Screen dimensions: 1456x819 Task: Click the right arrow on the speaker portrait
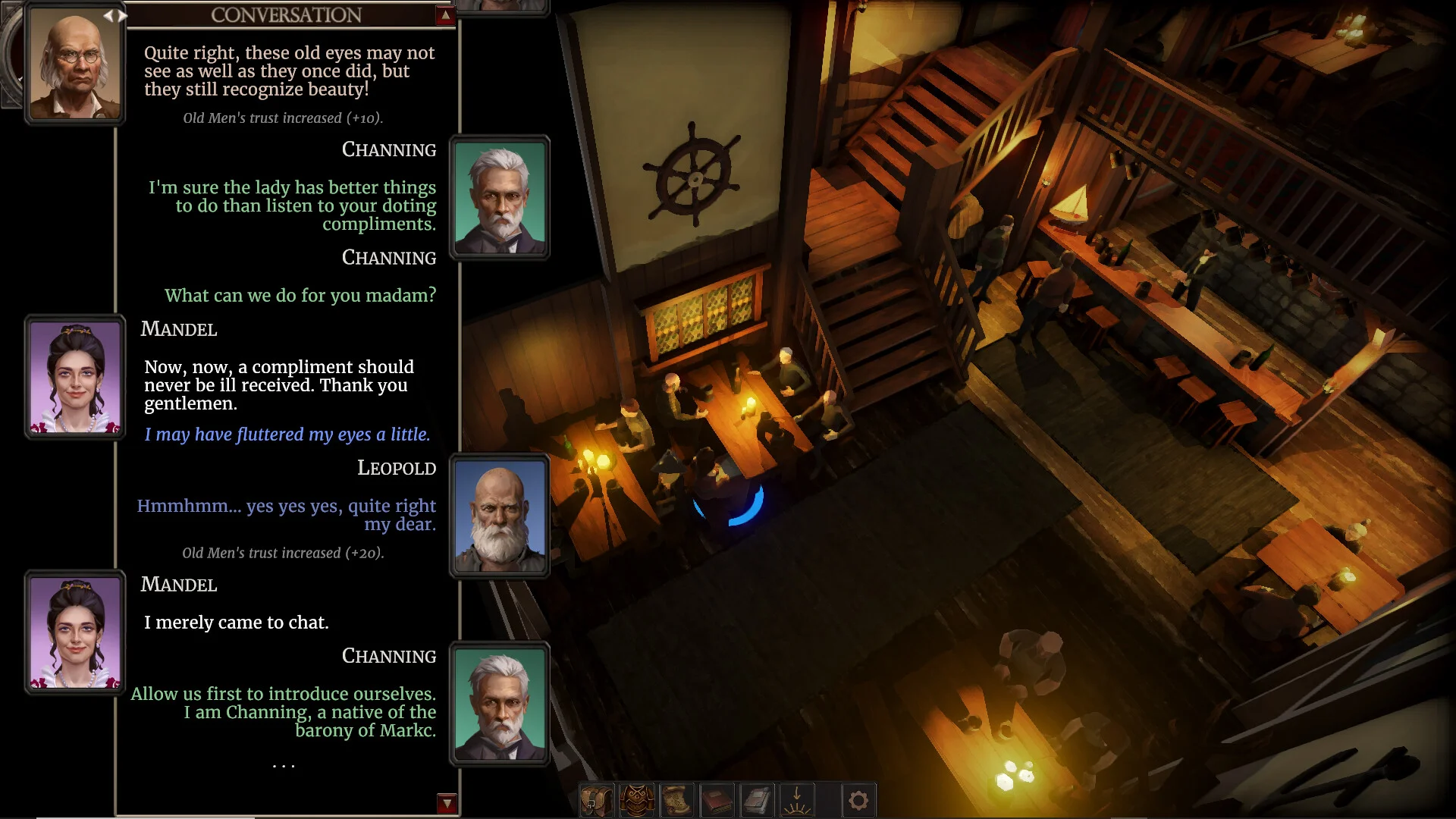[x=123, y=15]
